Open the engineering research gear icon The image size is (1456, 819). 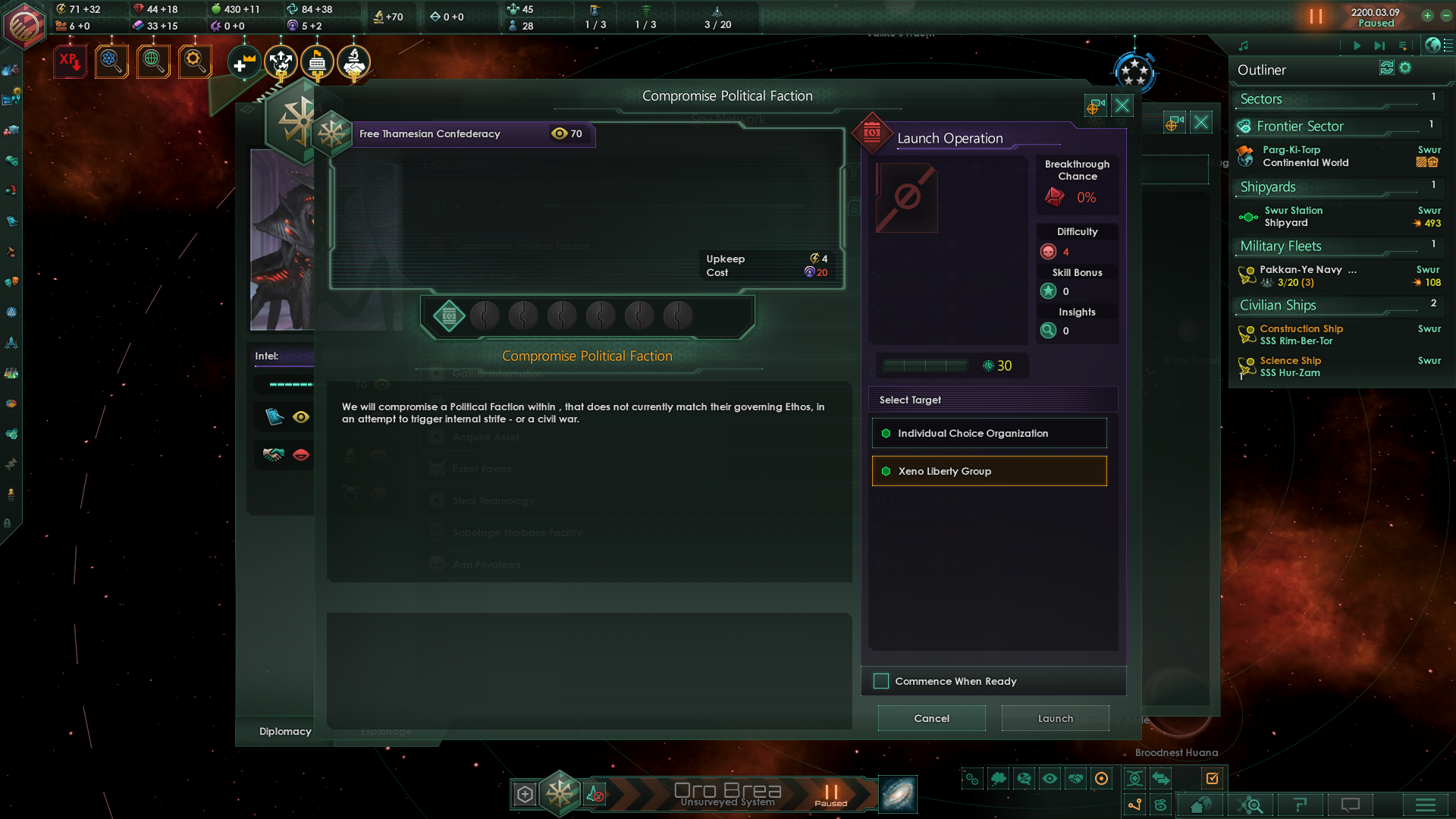(194, 61)
